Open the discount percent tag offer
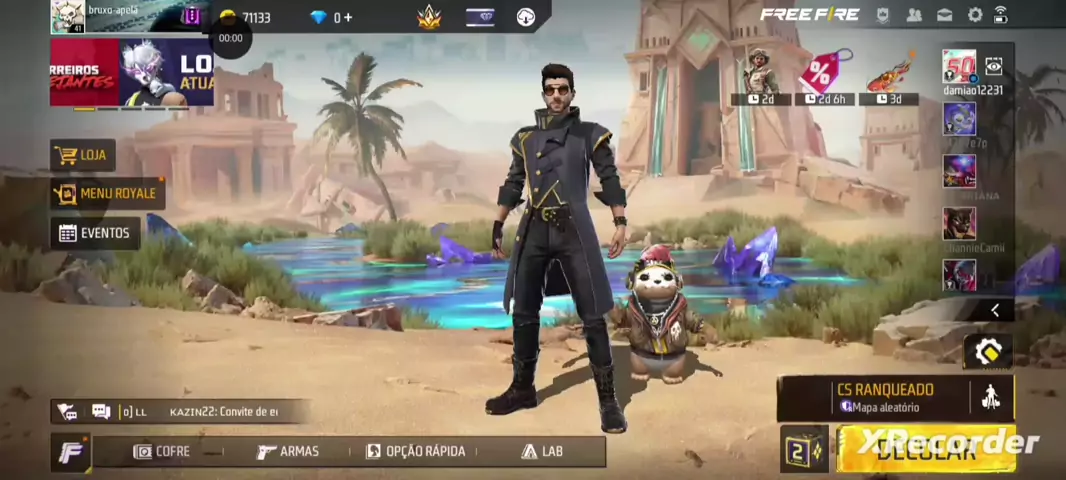Image resolution: width=1066 pixels, height=480 pixels. tap(823, 75)
